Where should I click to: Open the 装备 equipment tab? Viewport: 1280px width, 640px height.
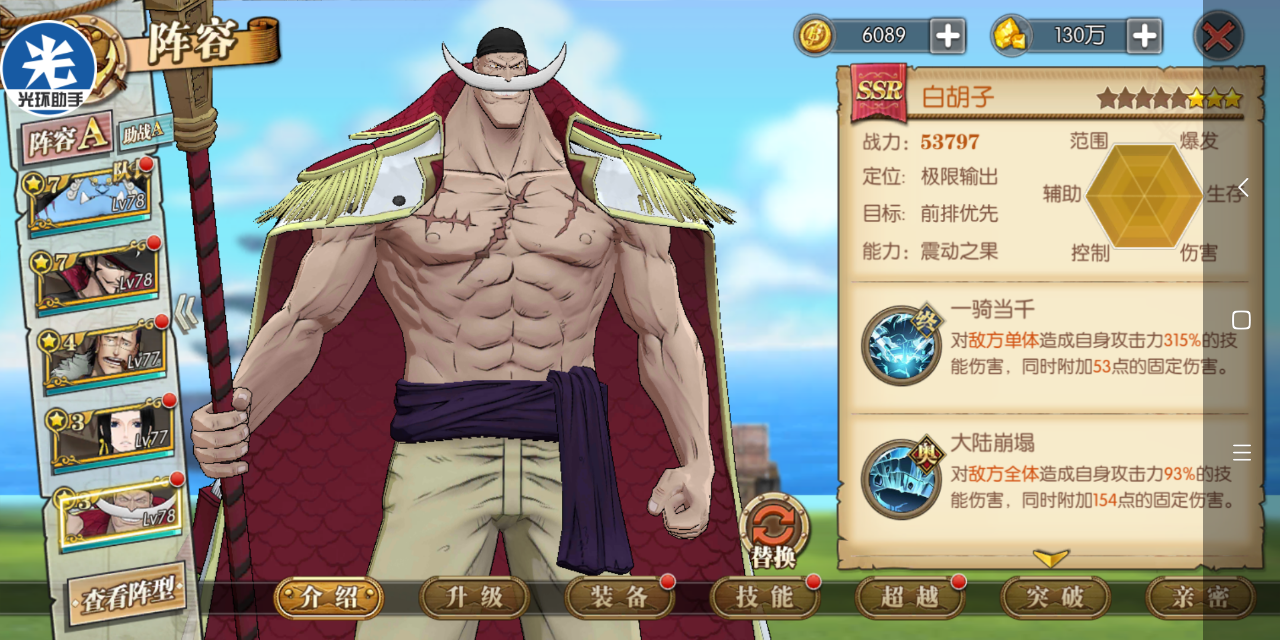619,598
